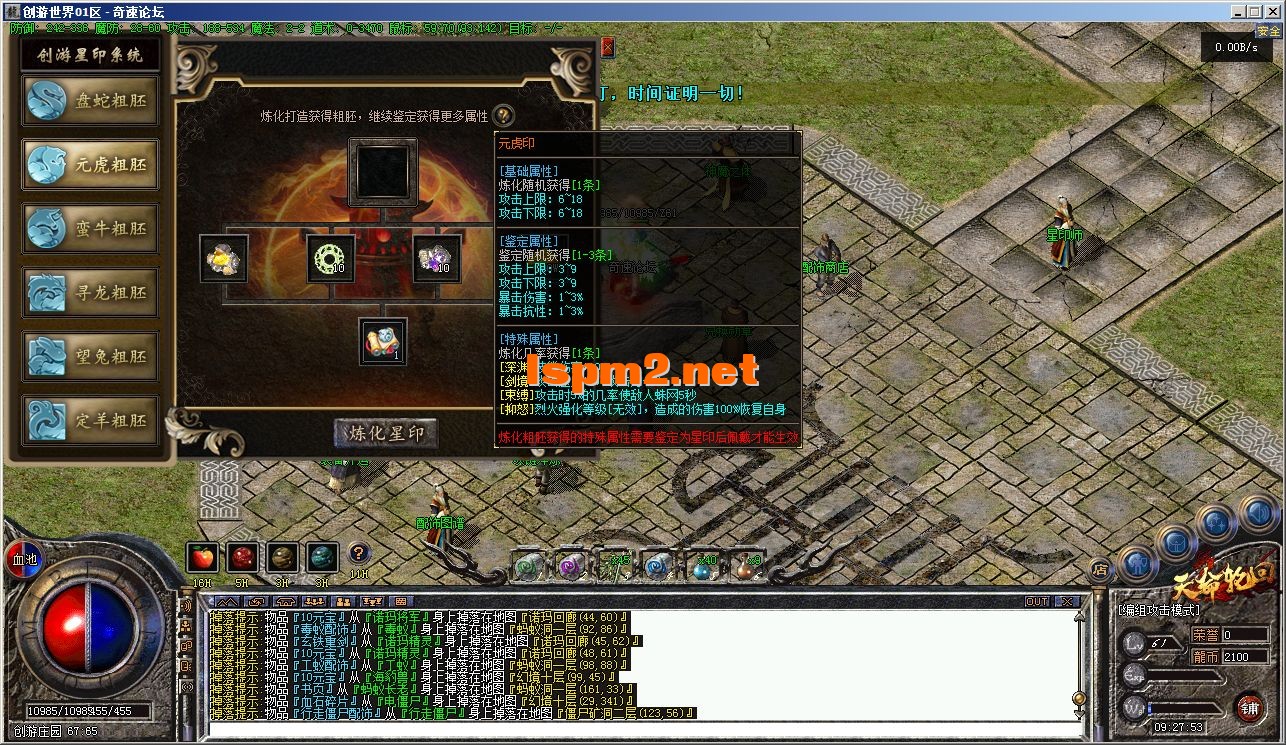Open the backpack chest icon on the right panel
This screenshot has height=745, width=1286.
pyautogui.click(x=1176, y=543)
